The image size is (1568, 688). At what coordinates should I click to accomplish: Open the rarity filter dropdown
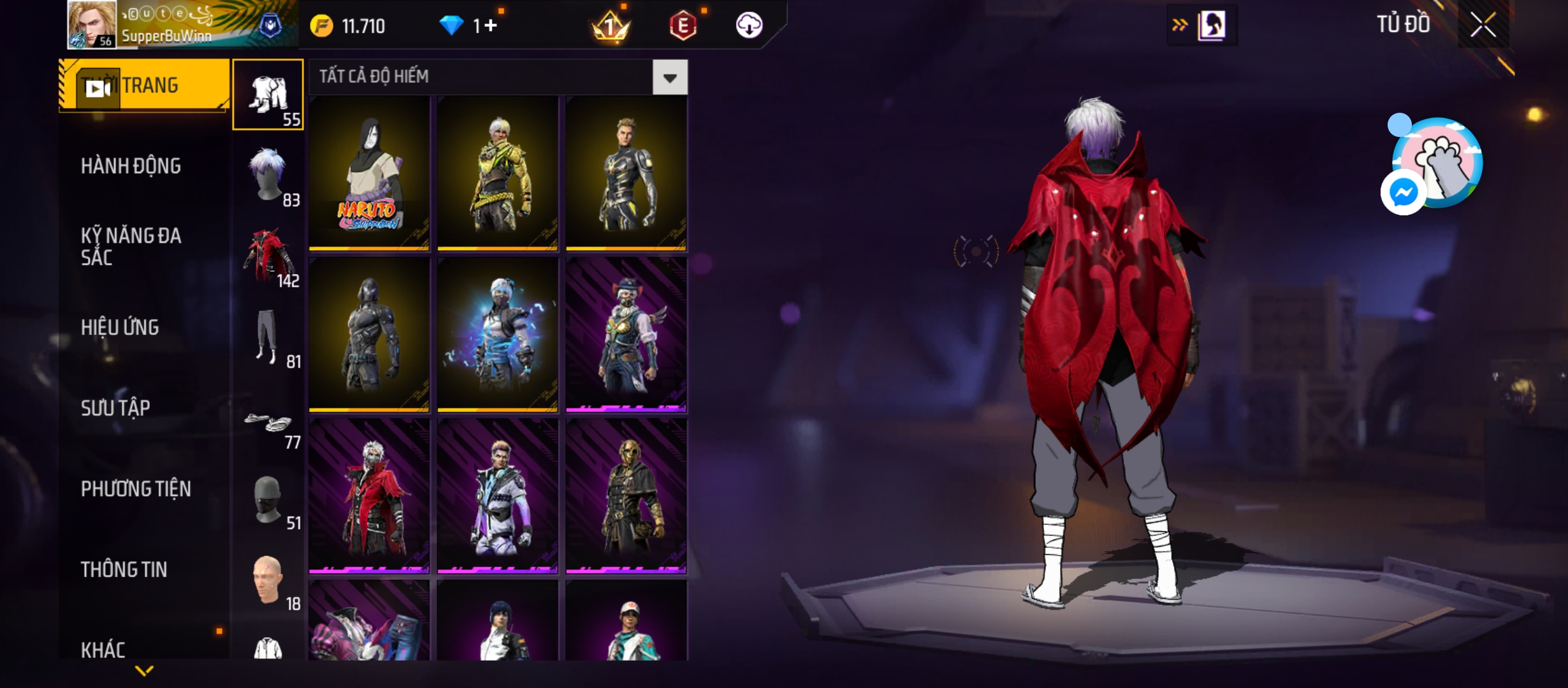click(669, 78)
